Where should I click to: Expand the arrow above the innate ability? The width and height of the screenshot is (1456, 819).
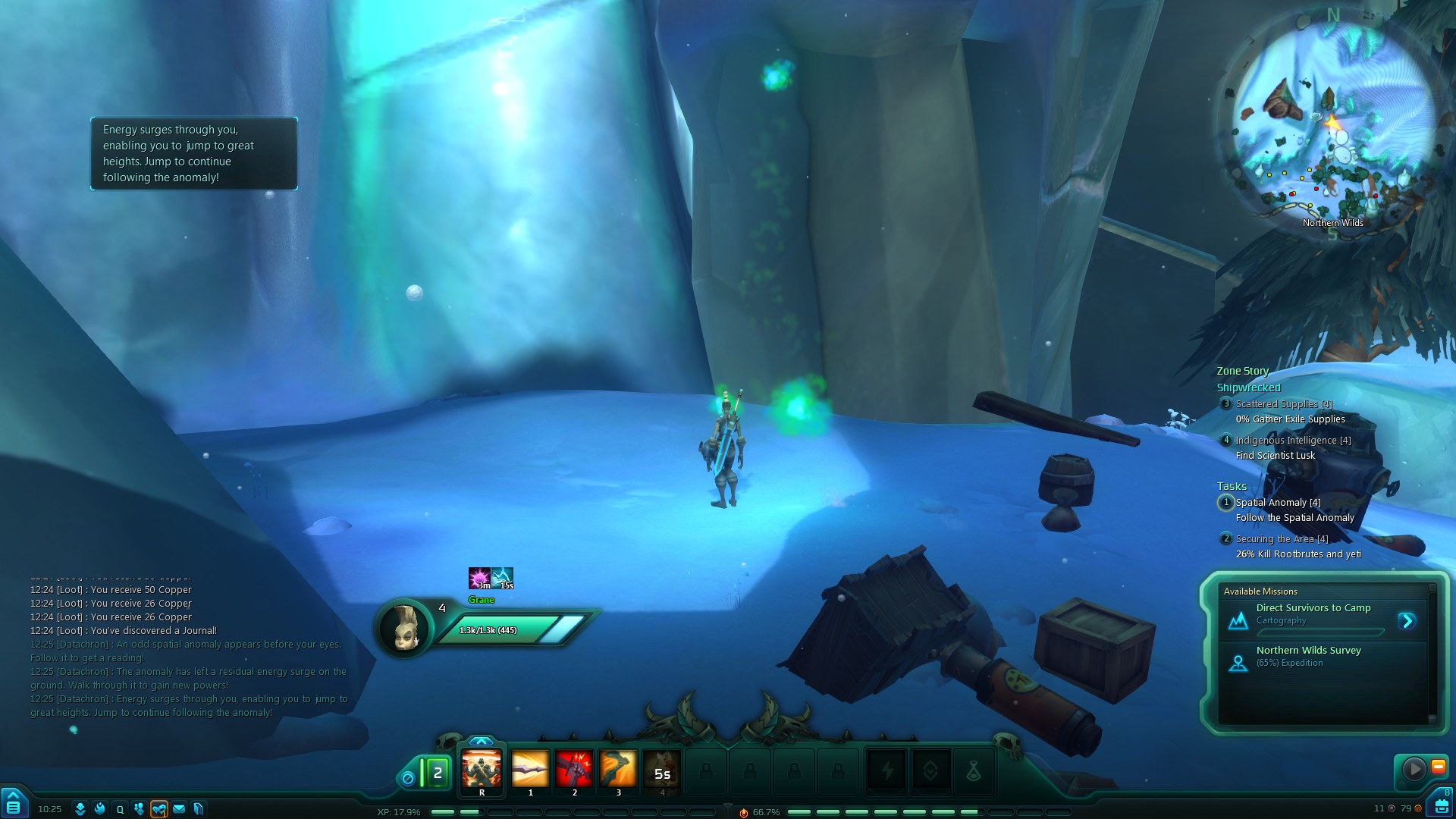coord(481,741)
